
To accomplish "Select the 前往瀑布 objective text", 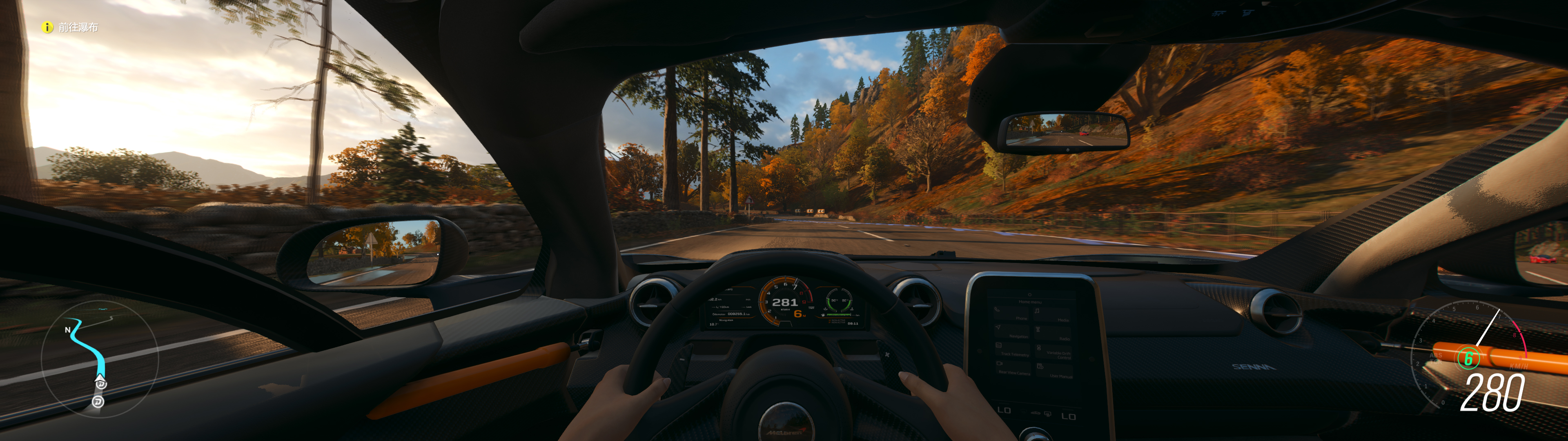I will point(78,27).
